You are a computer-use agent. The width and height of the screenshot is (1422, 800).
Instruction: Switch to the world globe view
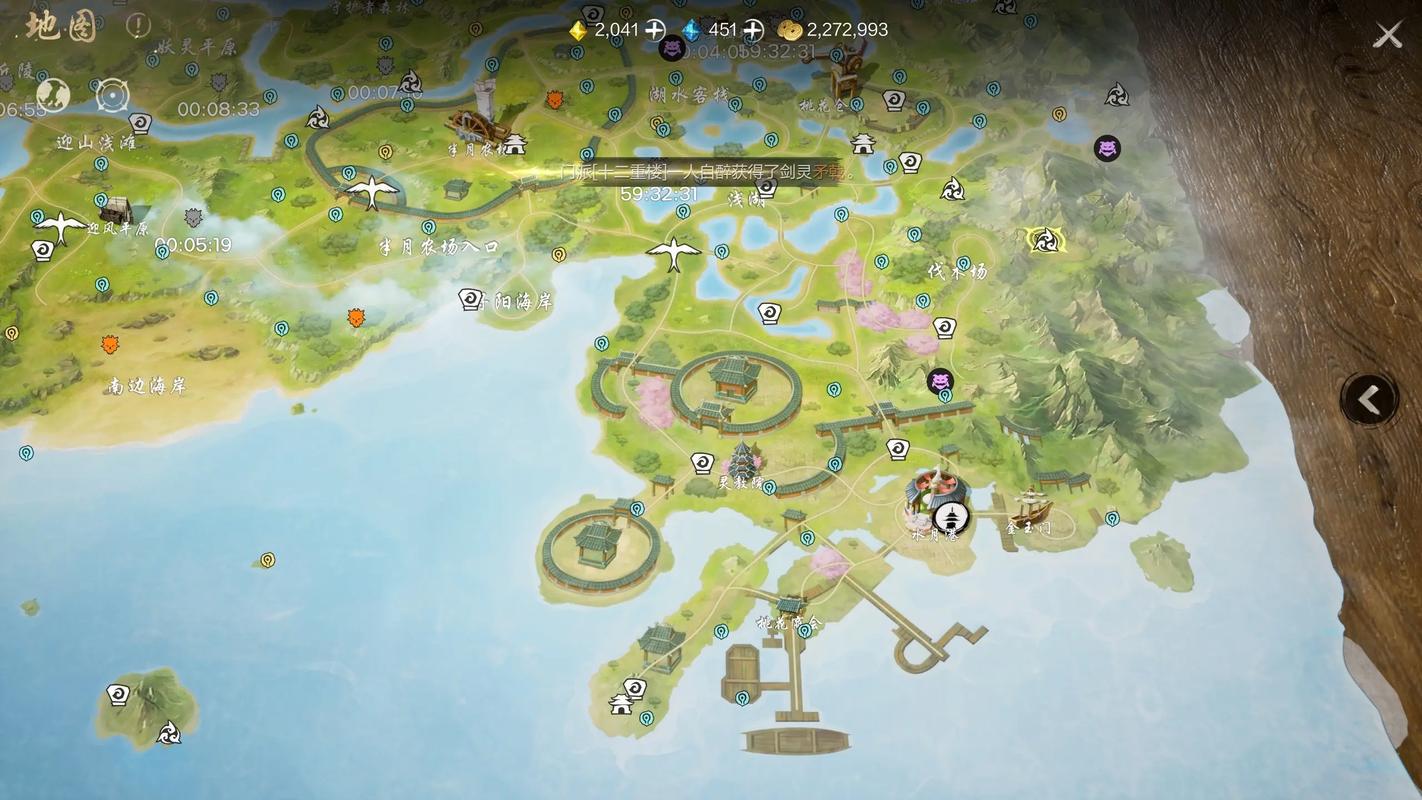click(53, 96)
